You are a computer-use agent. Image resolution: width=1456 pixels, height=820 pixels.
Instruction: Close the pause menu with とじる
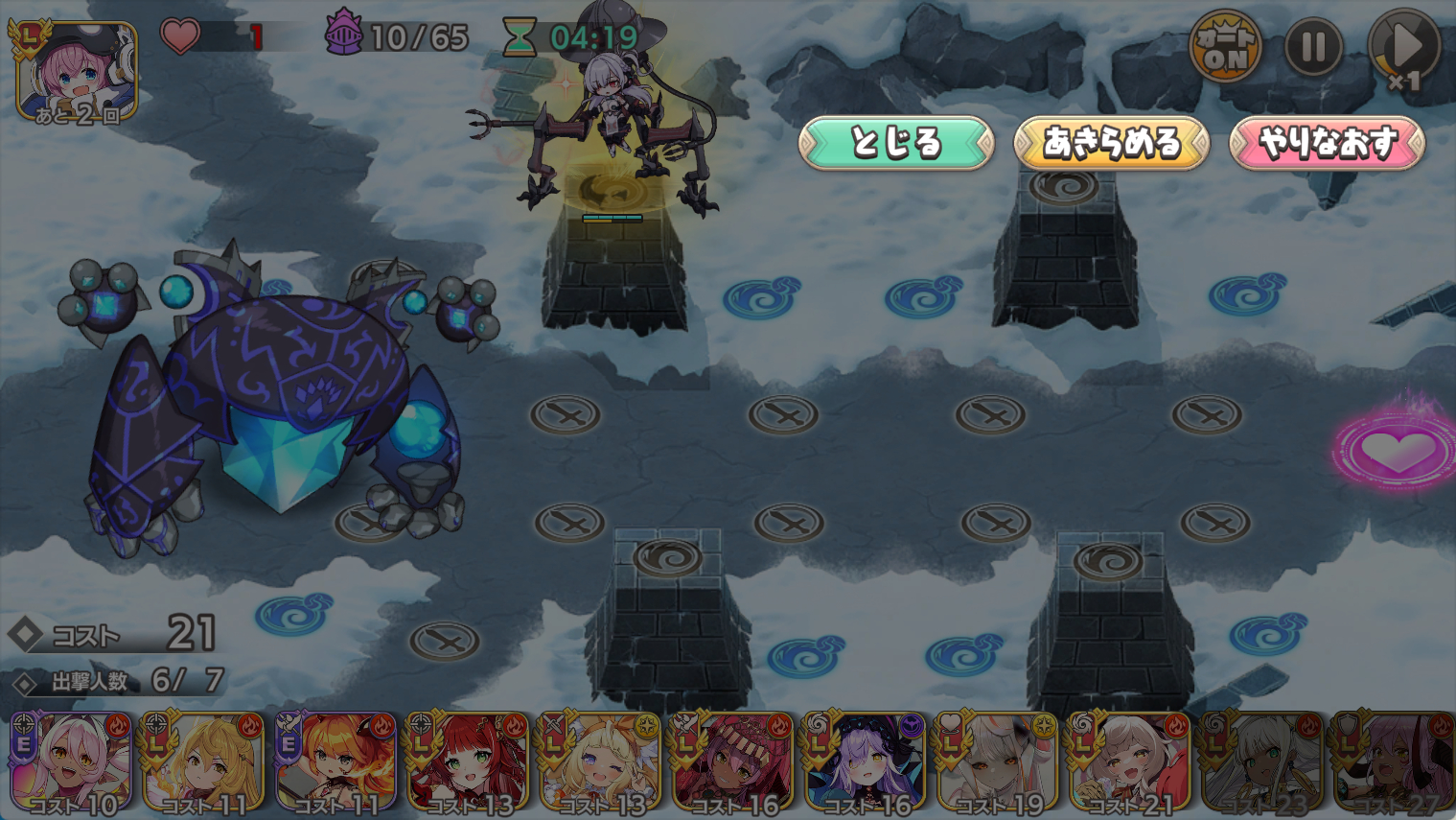pyautogui.click(x=895, y=143)
